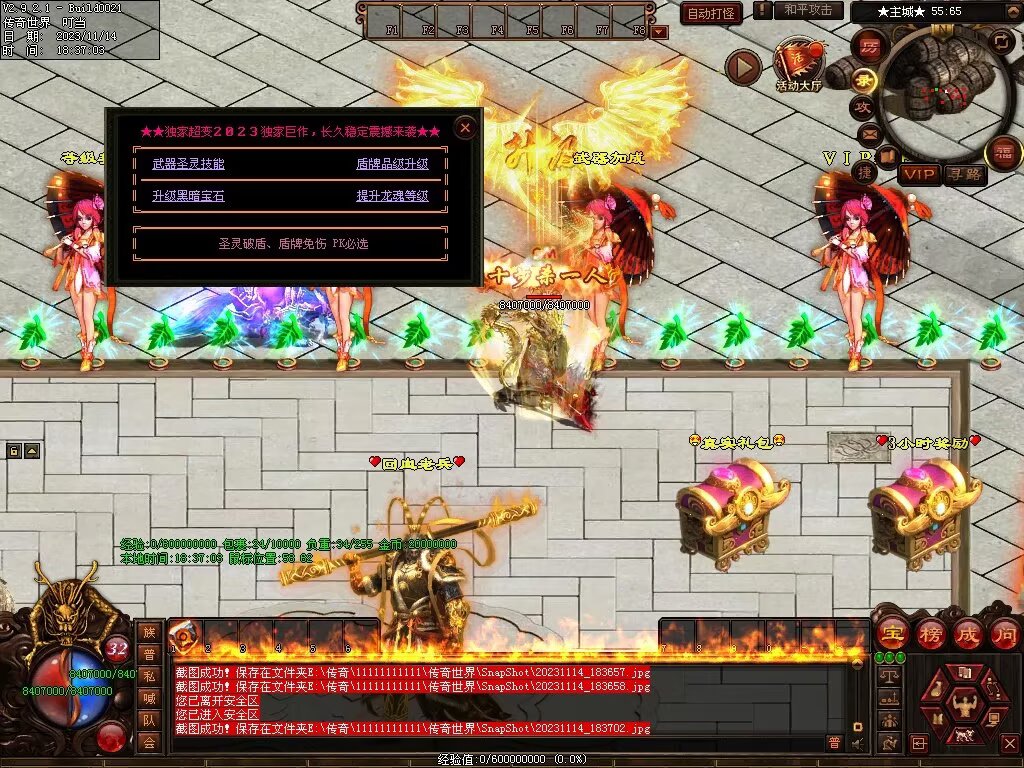
Task: Click the round play arrow button
Action: [743, 67]
